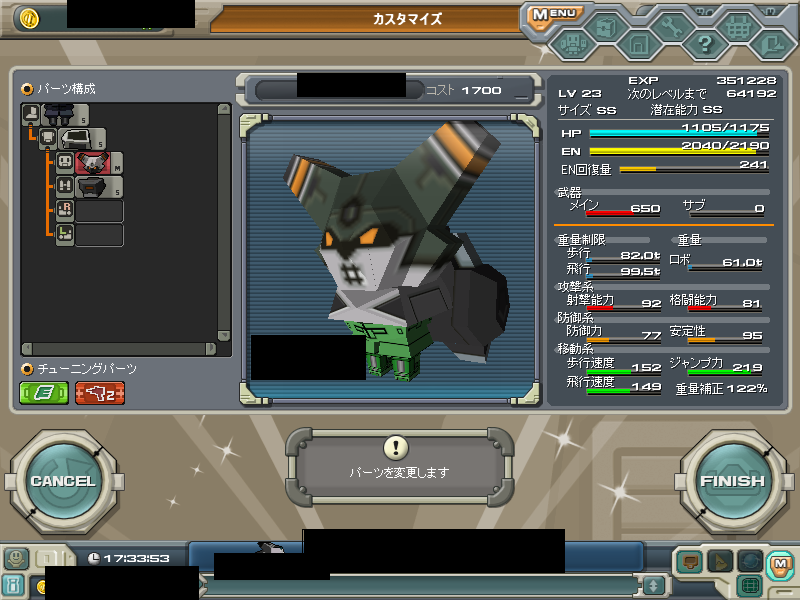Choose the empty right arm slot
800x600 pixels.
pyautogui.click(x=98, y=211)
